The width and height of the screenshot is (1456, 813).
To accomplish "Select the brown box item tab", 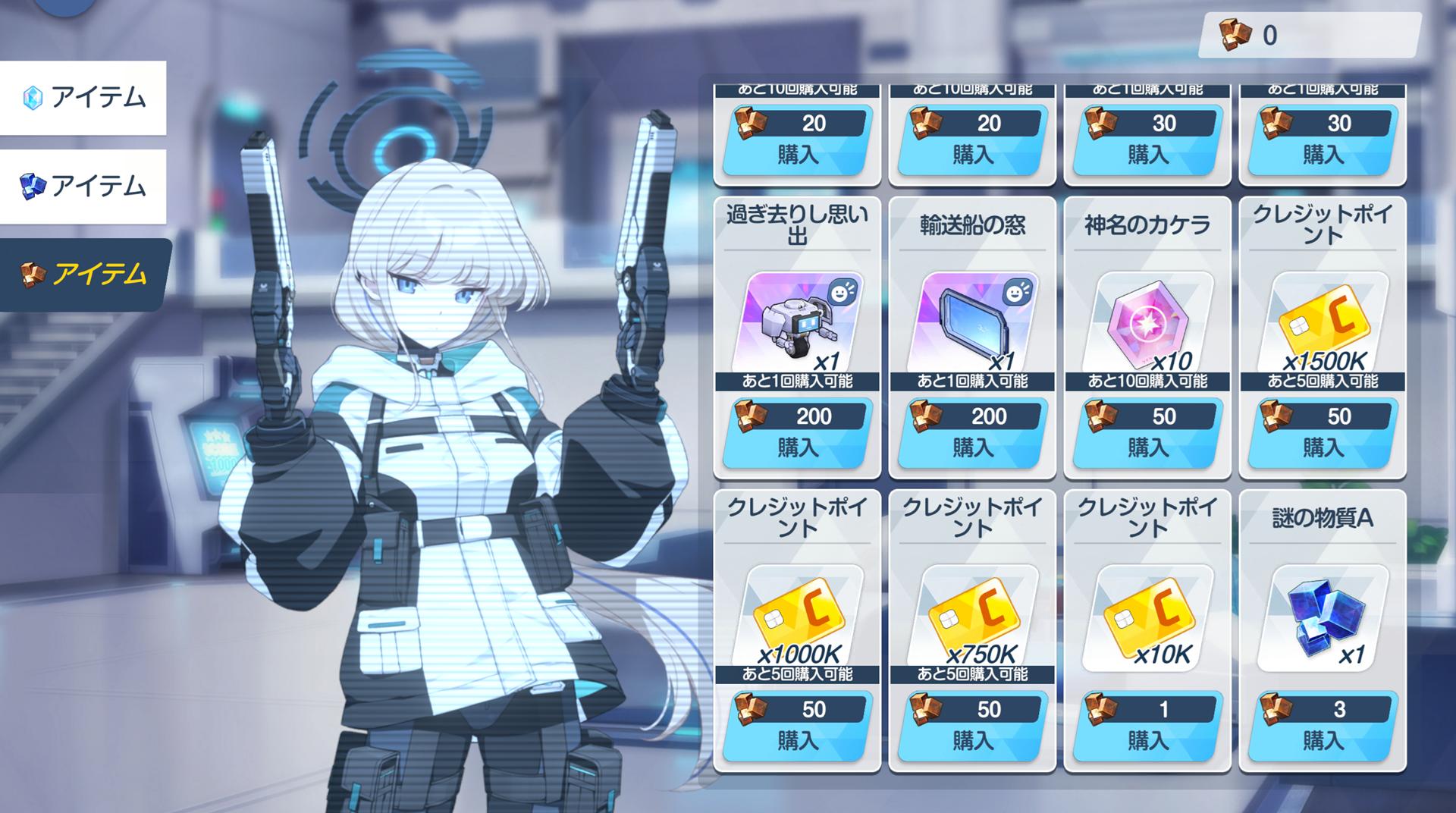I will click(84, 275).
